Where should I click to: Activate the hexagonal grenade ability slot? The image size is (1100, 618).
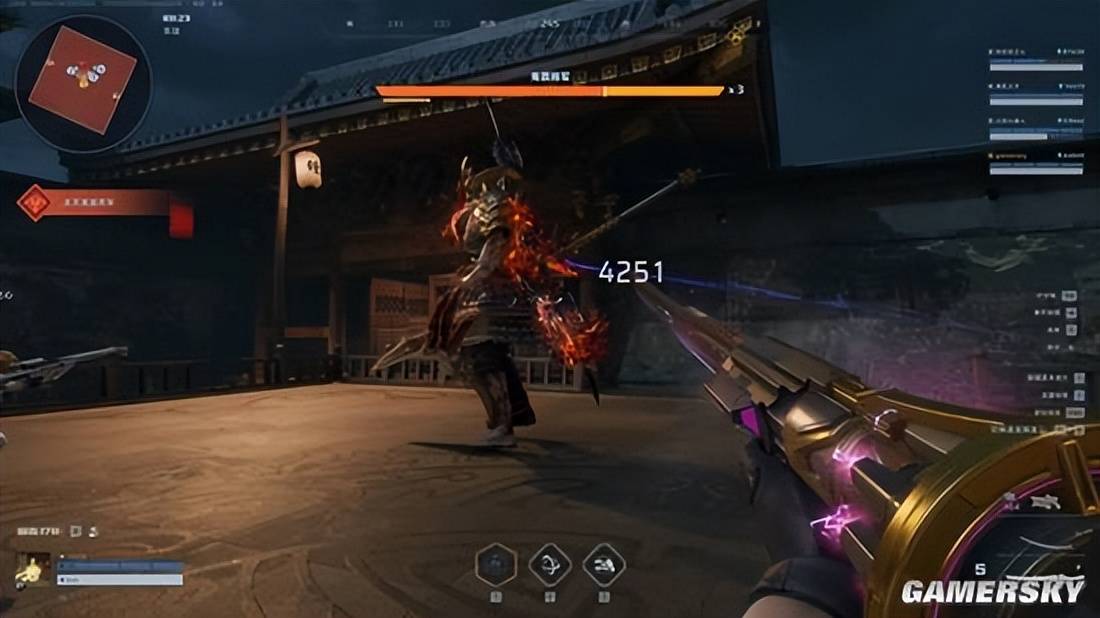(x=495, y=564)
